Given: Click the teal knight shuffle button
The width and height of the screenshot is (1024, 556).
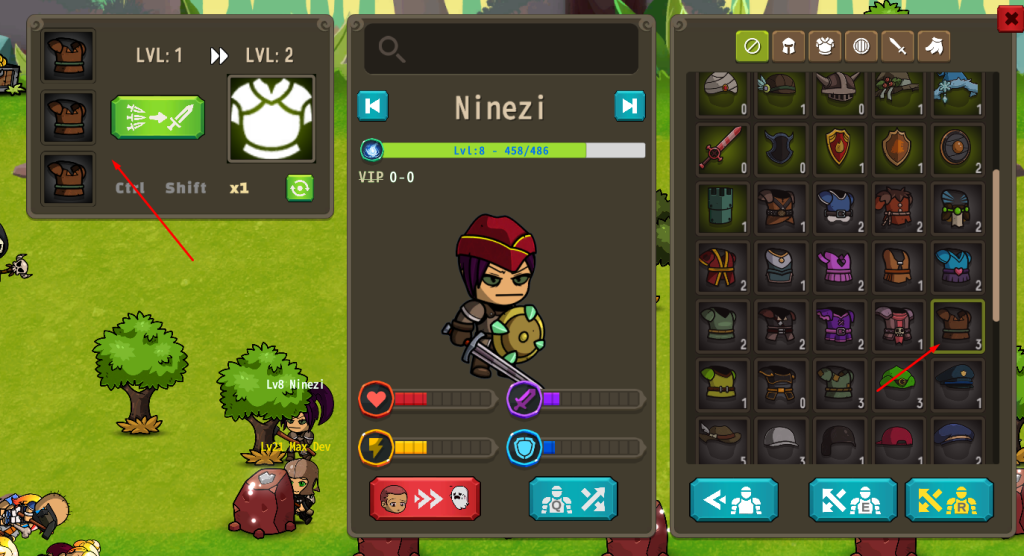Looking at the screenshot, I should click(x=573, y=498).
